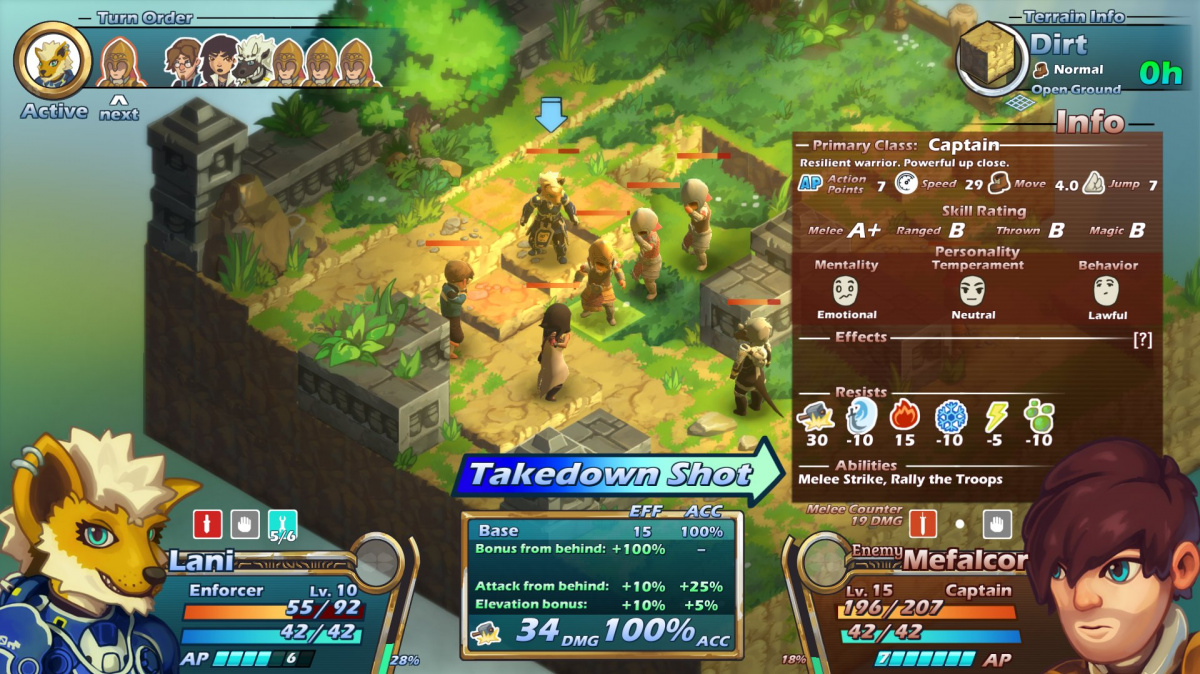Open the Effects help question mark
The image size is (1200, 674).
pyautogui.click(x=1142, y=339)
